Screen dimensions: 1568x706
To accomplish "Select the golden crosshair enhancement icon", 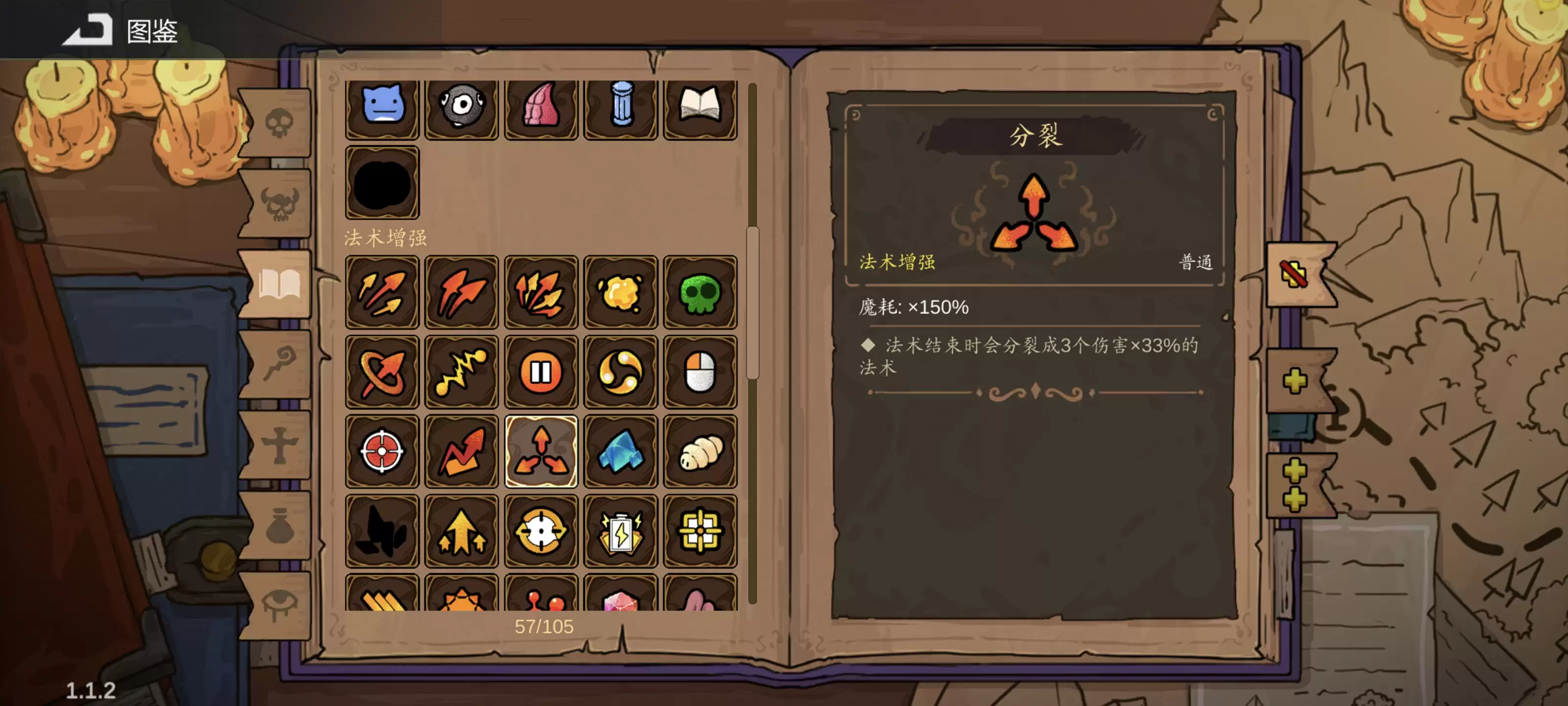I will [x=540, y=530].
